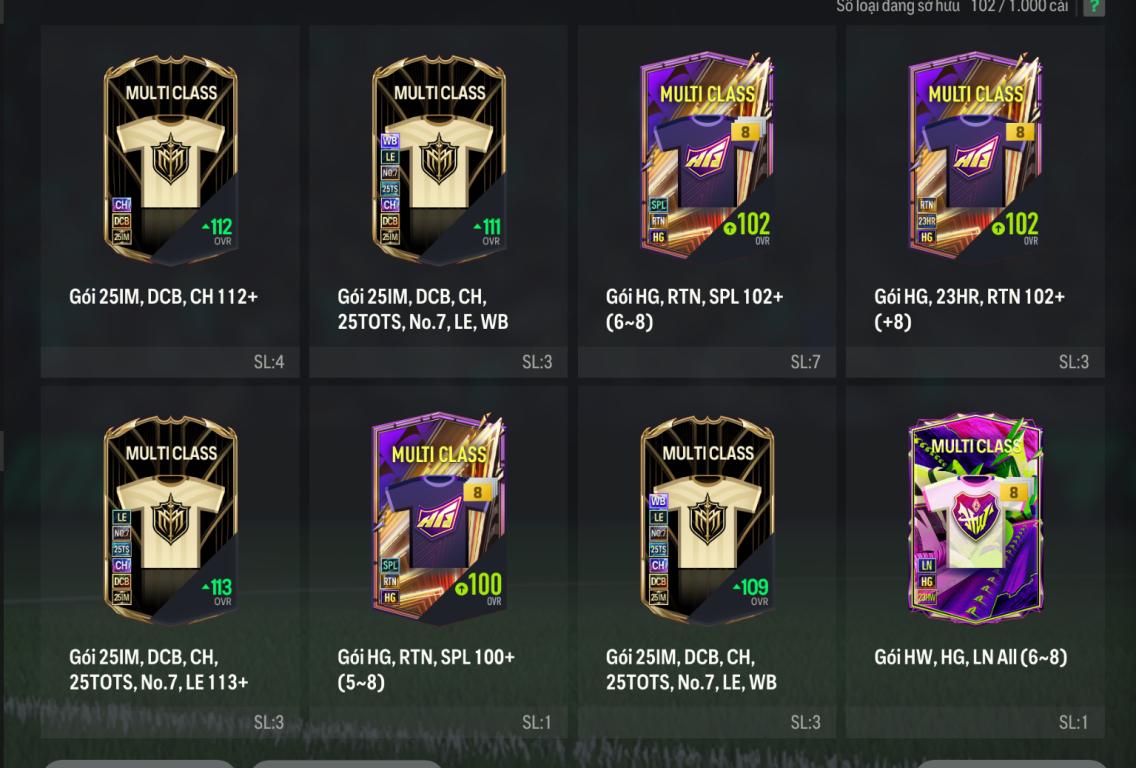Open the Gói HG, RTN, SPL 100+ pack
Screen dimensions: 1136x768
click(x=439, y=520)
